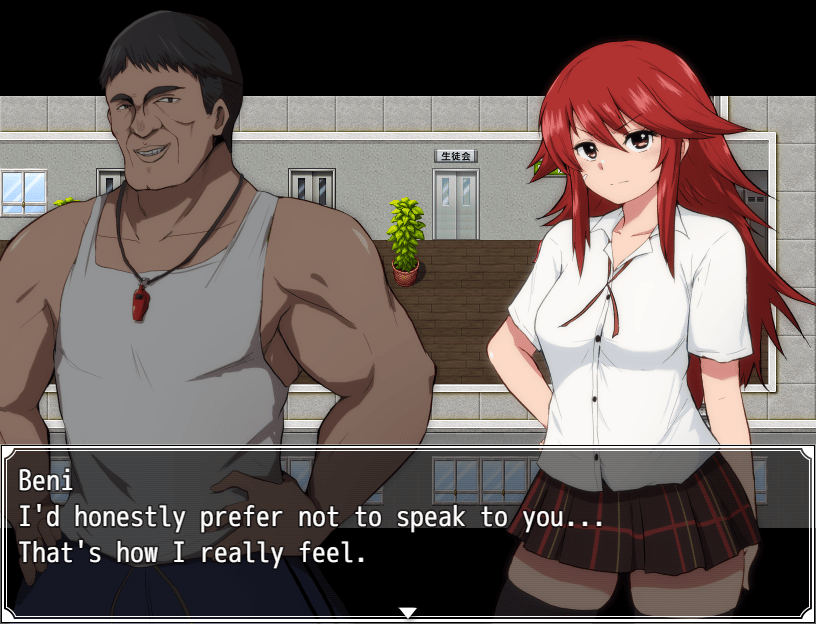Image resolution: width=816 pixels, height=624 pixels.
Task: Advance Beni's dialogue message box
Action: (x=407, y=530)
